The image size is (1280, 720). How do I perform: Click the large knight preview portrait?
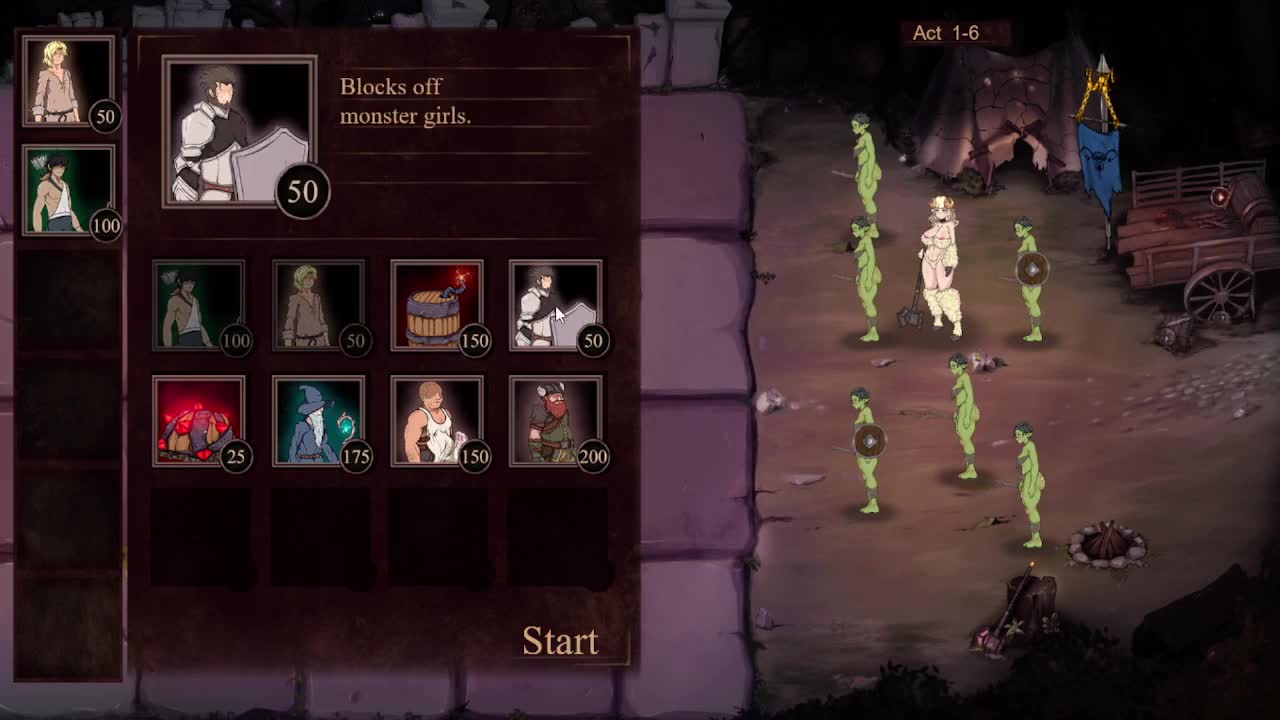click(x=240, y=131)
